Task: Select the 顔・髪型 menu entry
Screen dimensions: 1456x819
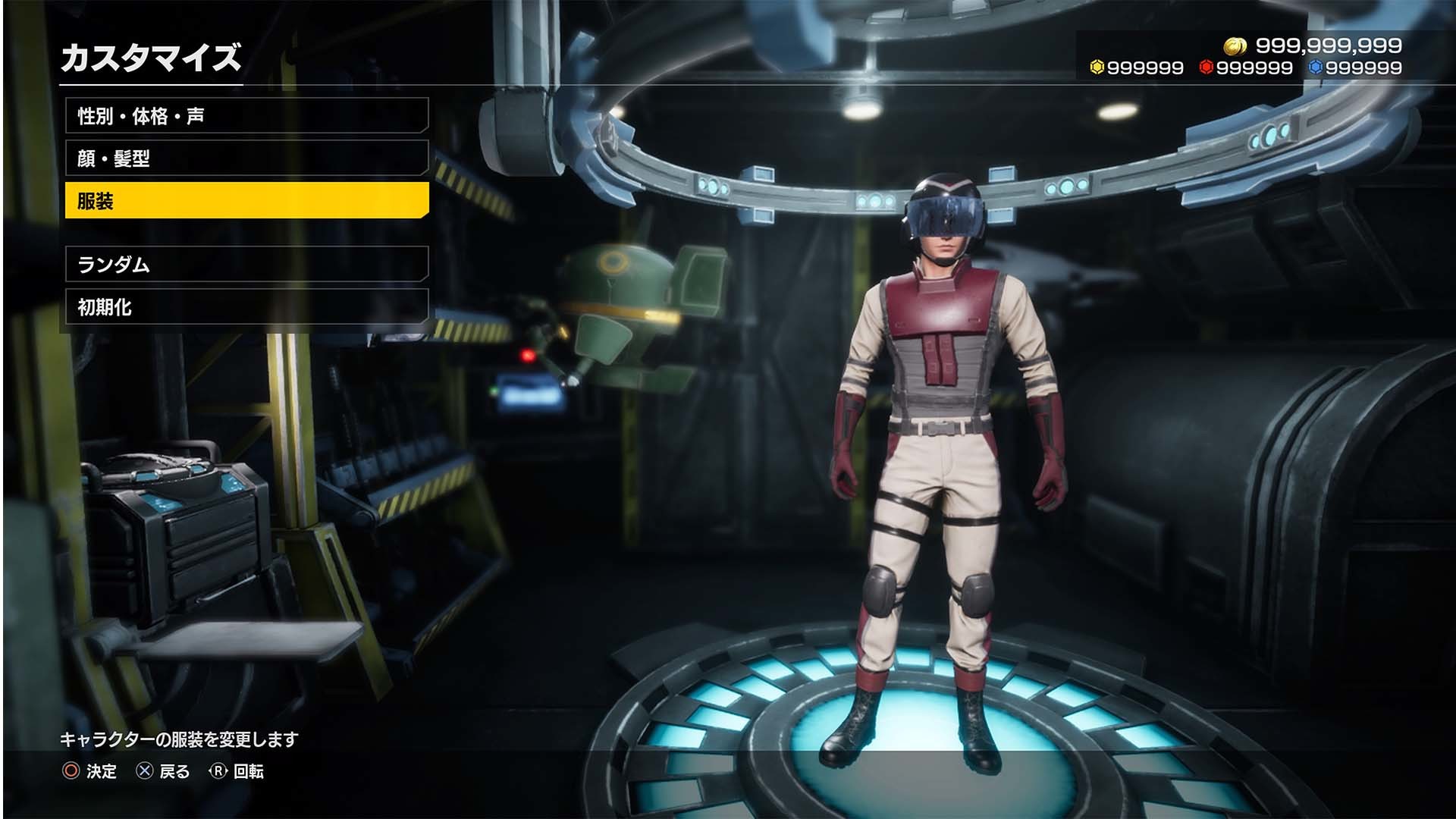Action: (x=246, y=158)
